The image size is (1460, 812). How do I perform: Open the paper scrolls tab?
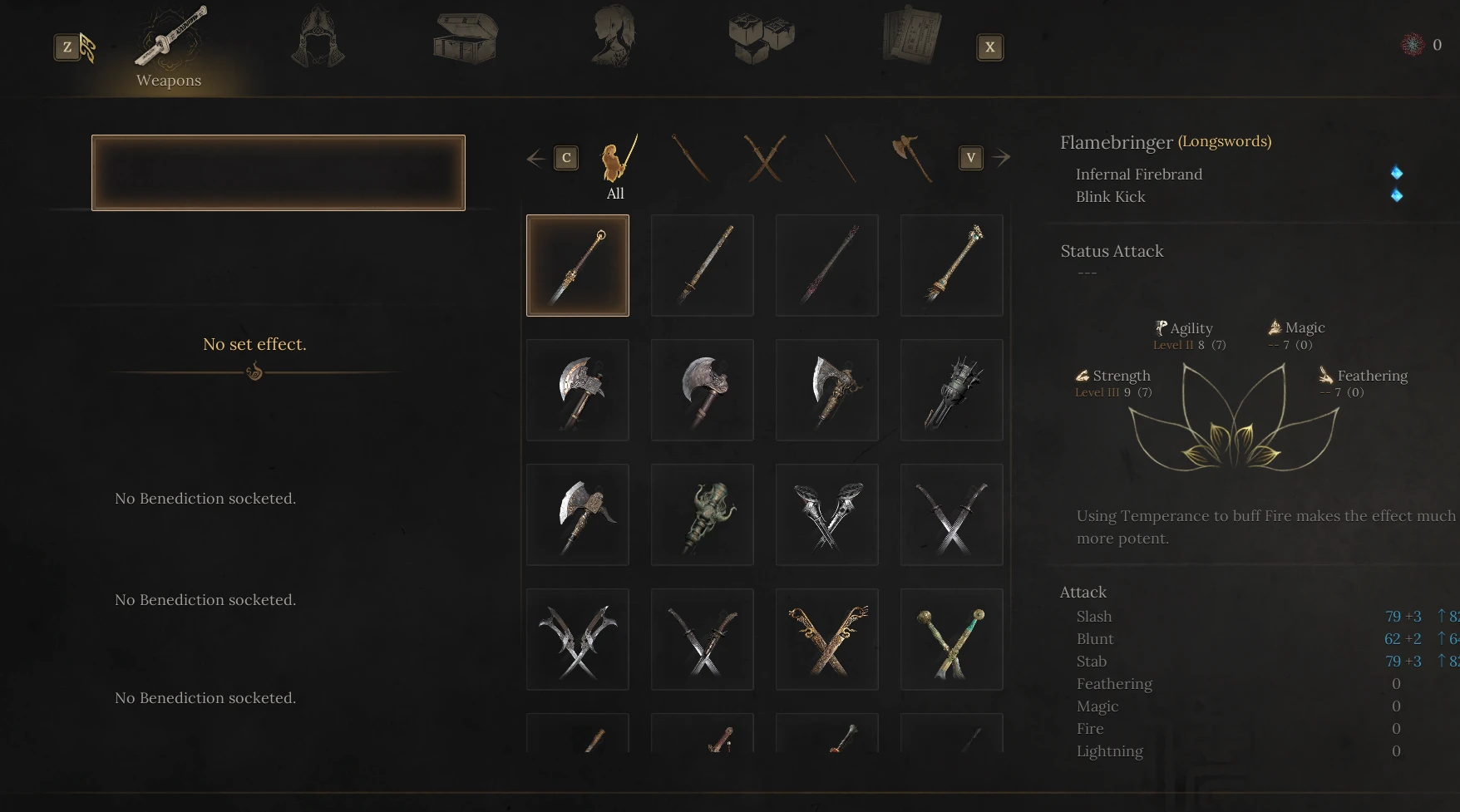[x=911, y=36]
